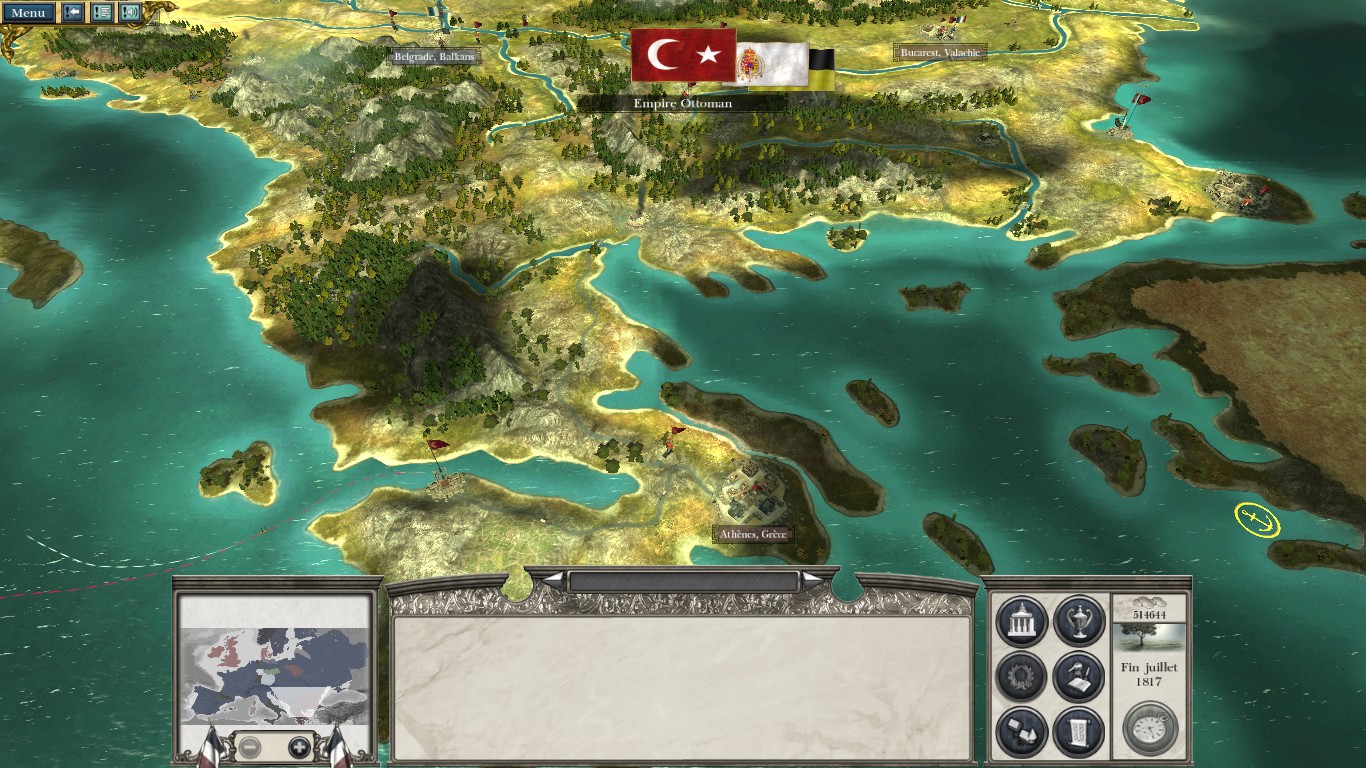Toggle the exclamation speaker audio button
Screen dimensions: 1366x768
(130, 13)
